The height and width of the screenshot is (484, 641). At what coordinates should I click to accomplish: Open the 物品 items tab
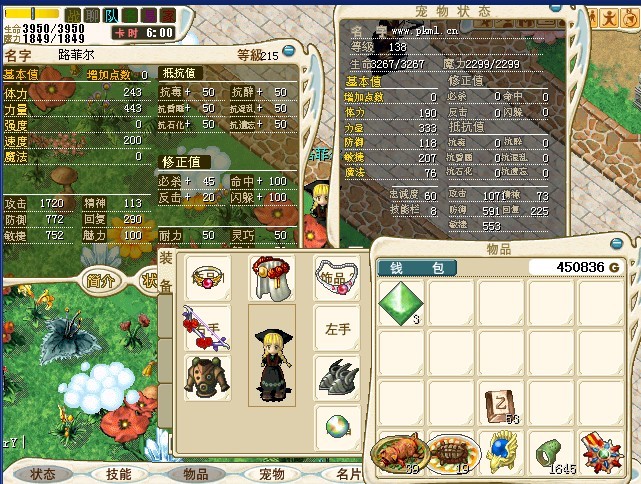pos(195,474)
